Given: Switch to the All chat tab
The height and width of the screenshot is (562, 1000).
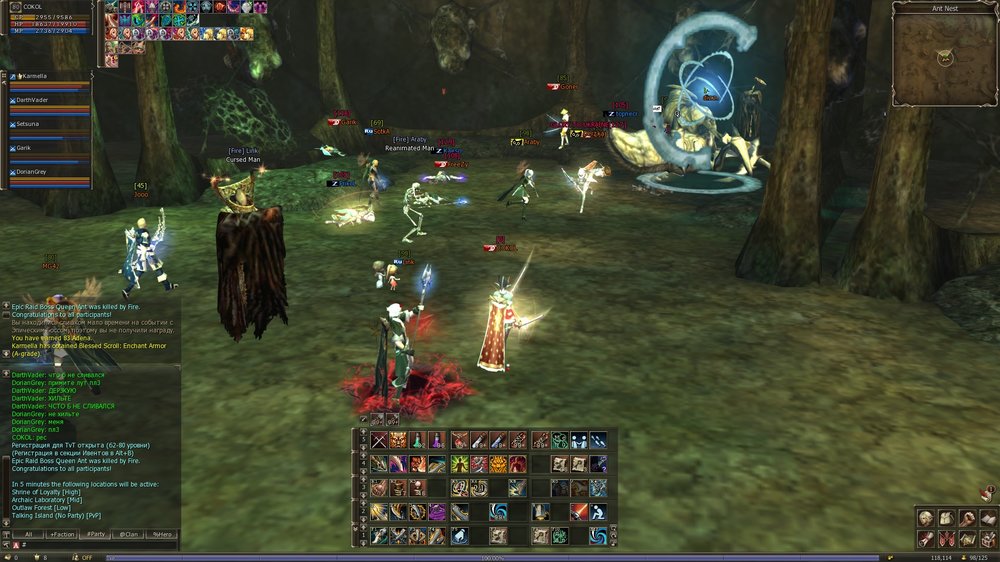Looking at the screenshot, I should 28,535.
